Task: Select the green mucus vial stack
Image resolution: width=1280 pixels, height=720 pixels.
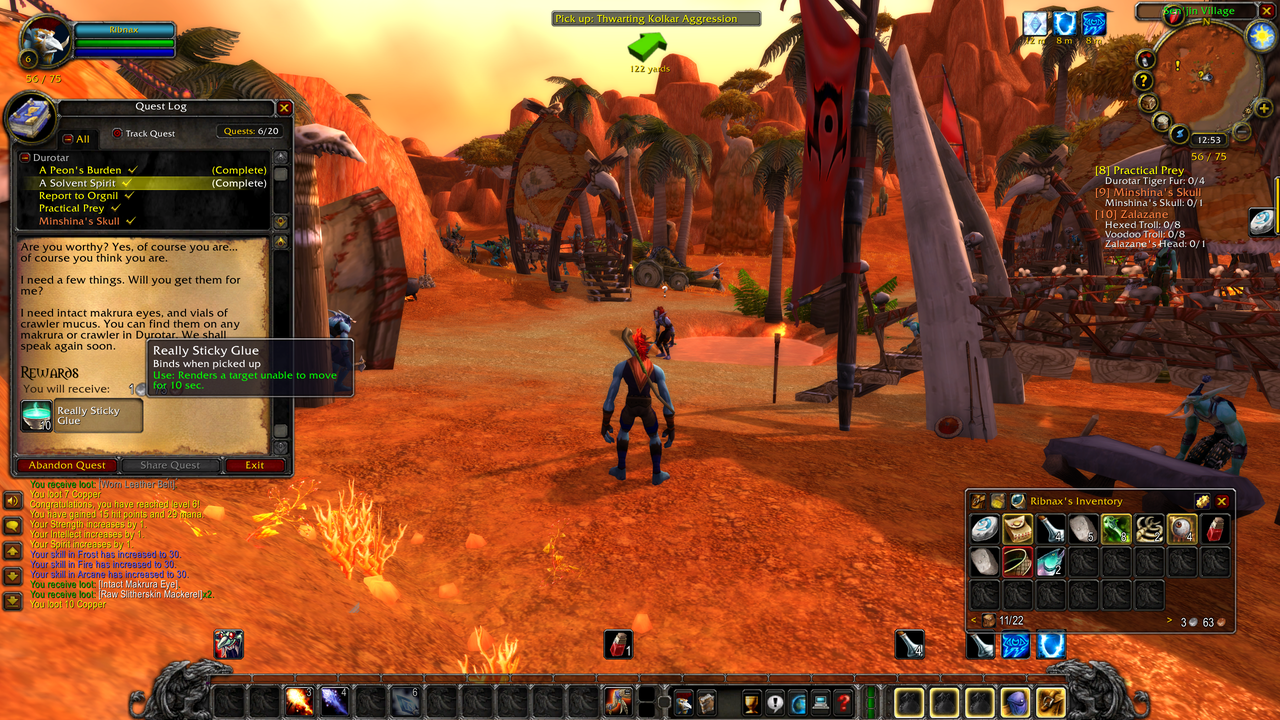Action: click(x=1115, y=529)
